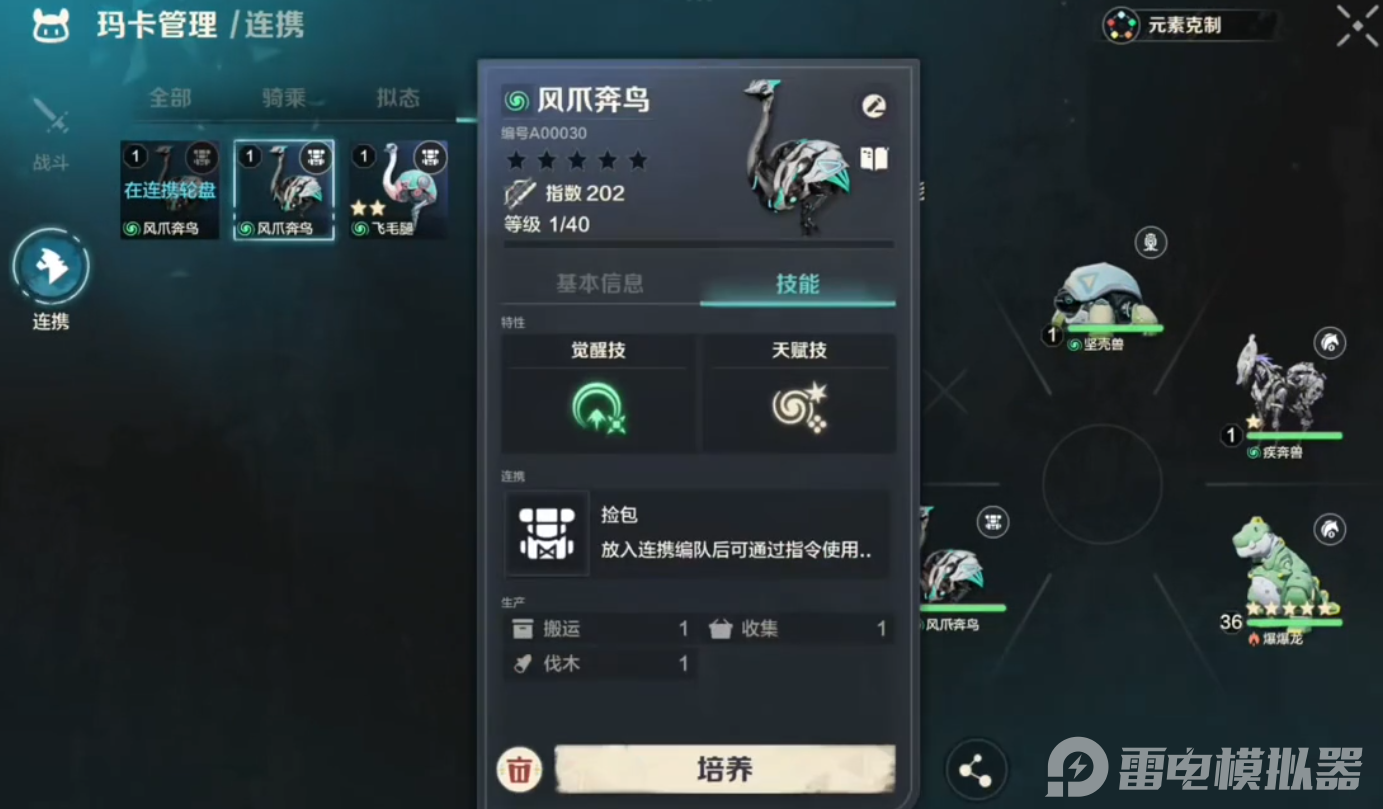Click the 搬运 transport production icon
This screenshot has height=809, width=1383.
(523, 628)
